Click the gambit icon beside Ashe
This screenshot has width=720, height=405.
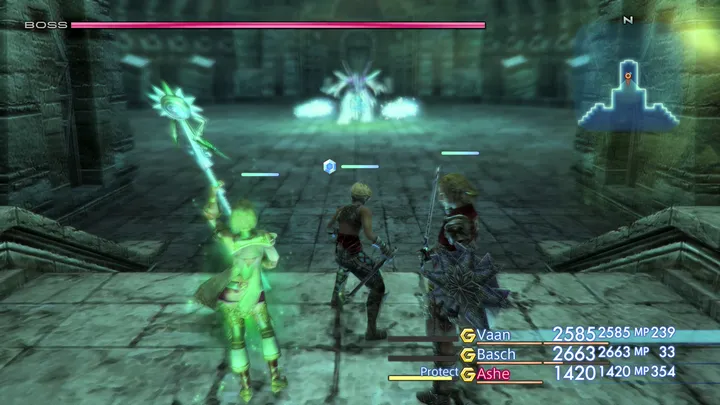click(467, 373)
